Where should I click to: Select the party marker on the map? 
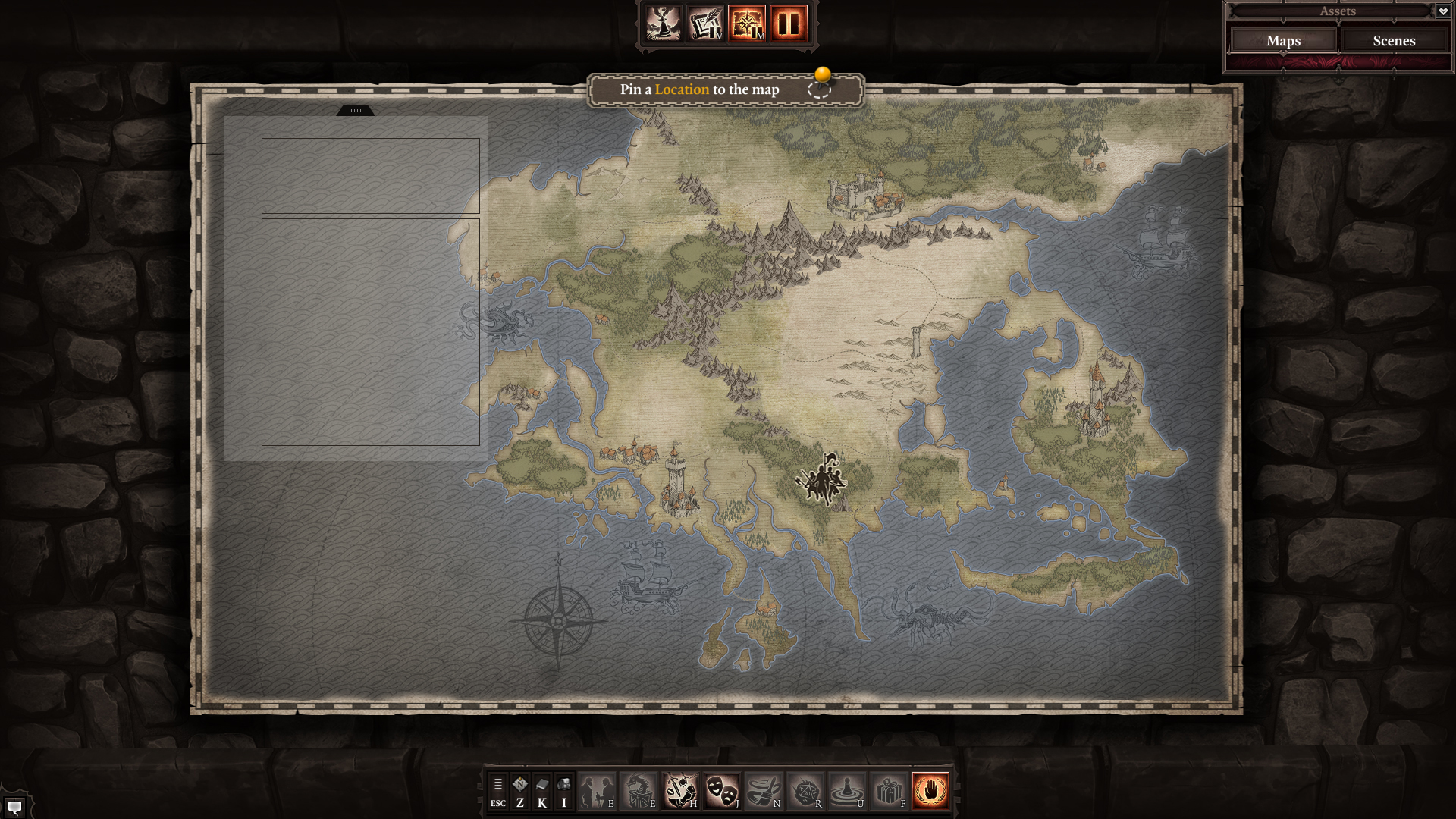point(821,479)
